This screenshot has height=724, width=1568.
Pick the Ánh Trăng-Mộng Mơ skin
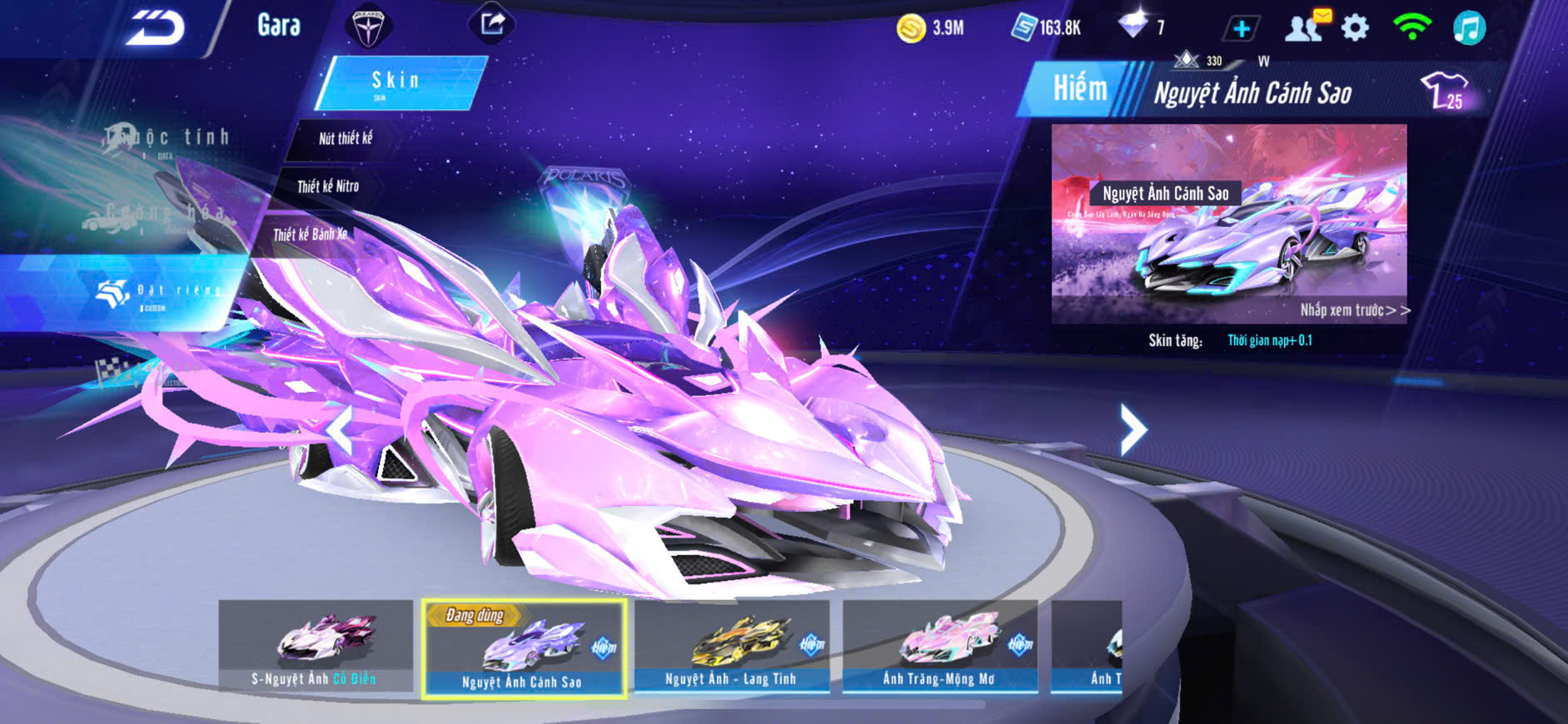pyautogui.click(x=939, y=646)
